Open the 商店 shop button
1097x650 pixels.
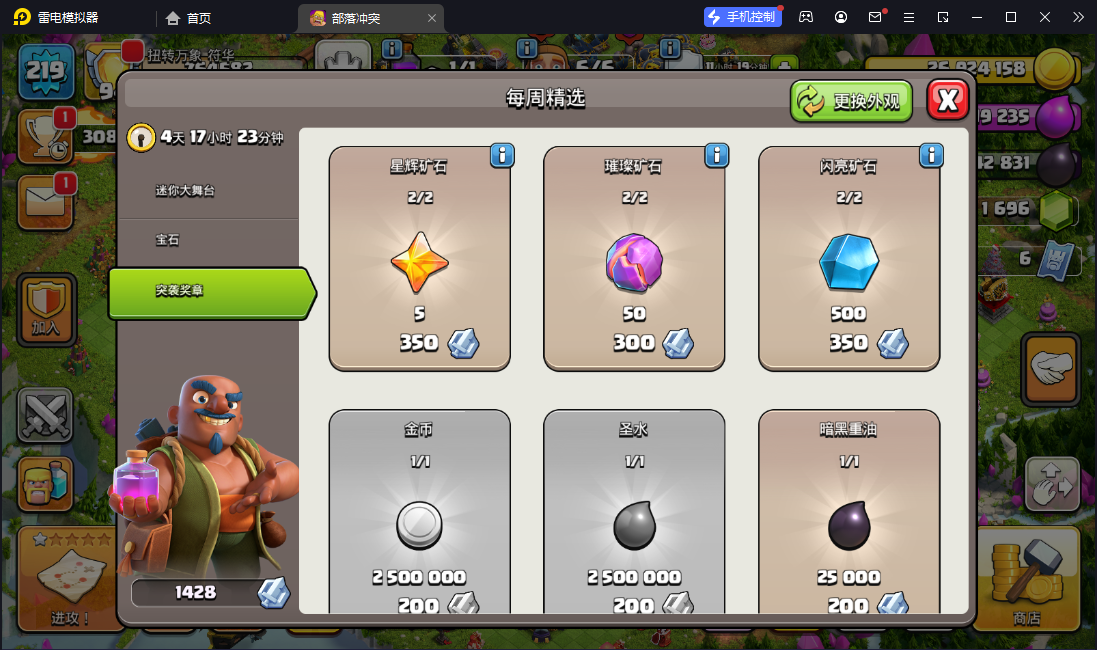coord(1026,578)
